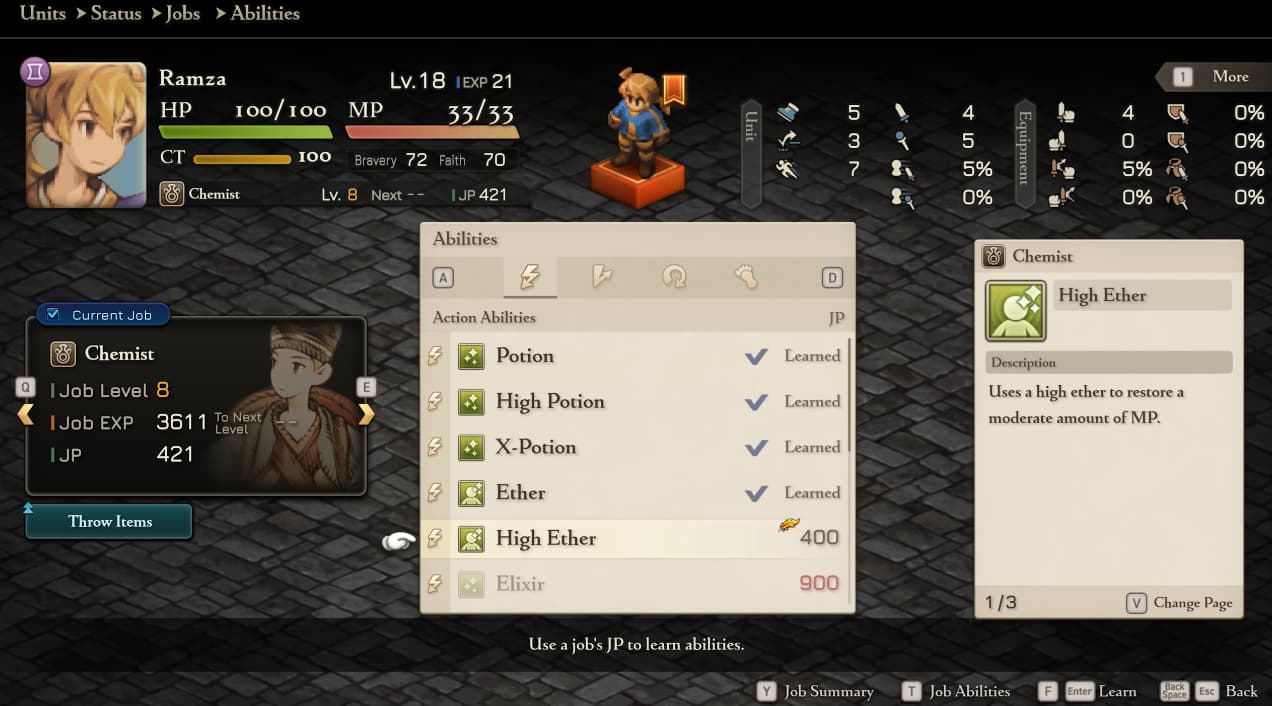The image size is (1272, 706).
Task: Open the Reaction Abilities tab
Action: (602, 277)
